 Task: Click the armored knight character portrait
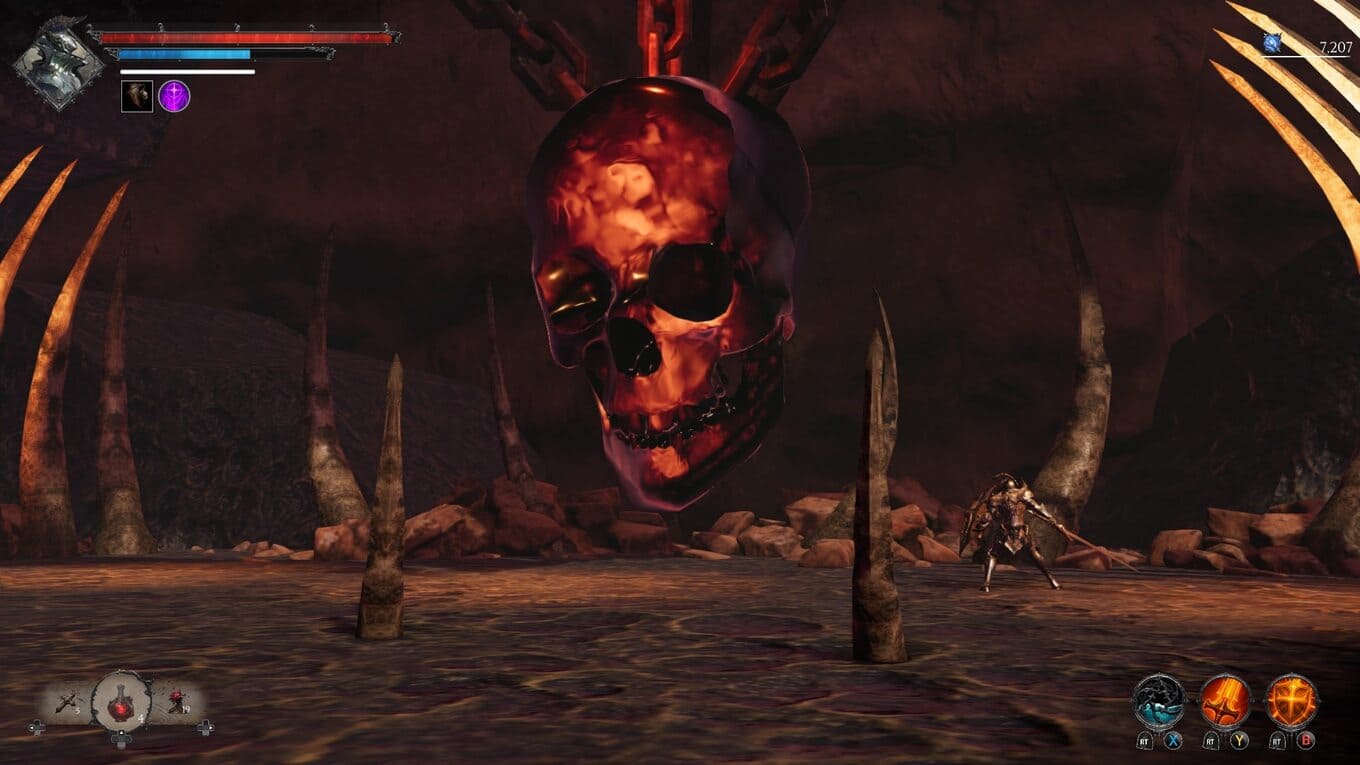(x=58, y=63)
